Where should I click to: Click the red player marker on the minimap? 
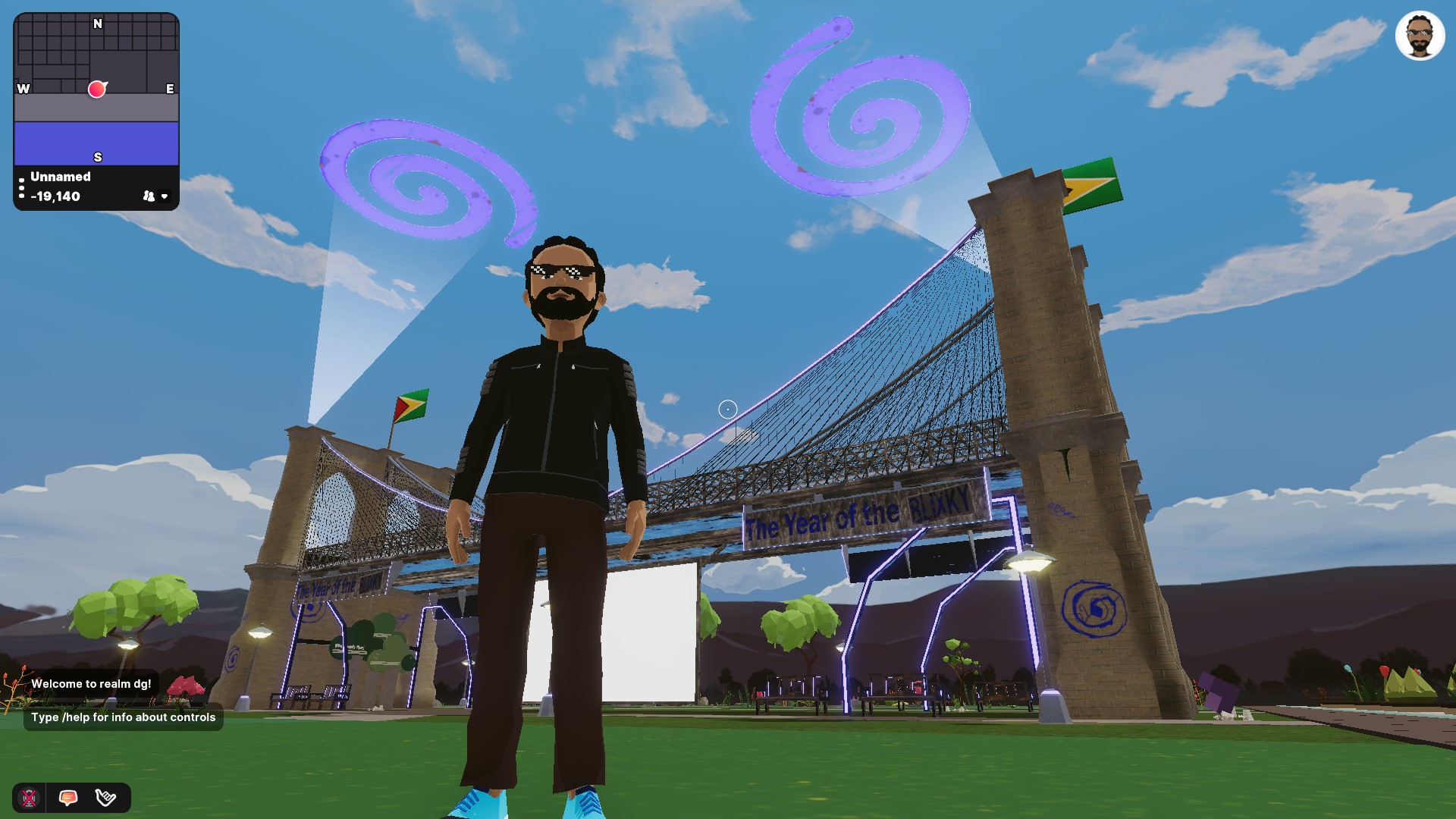pyautogui.click(x=96, y=89)
